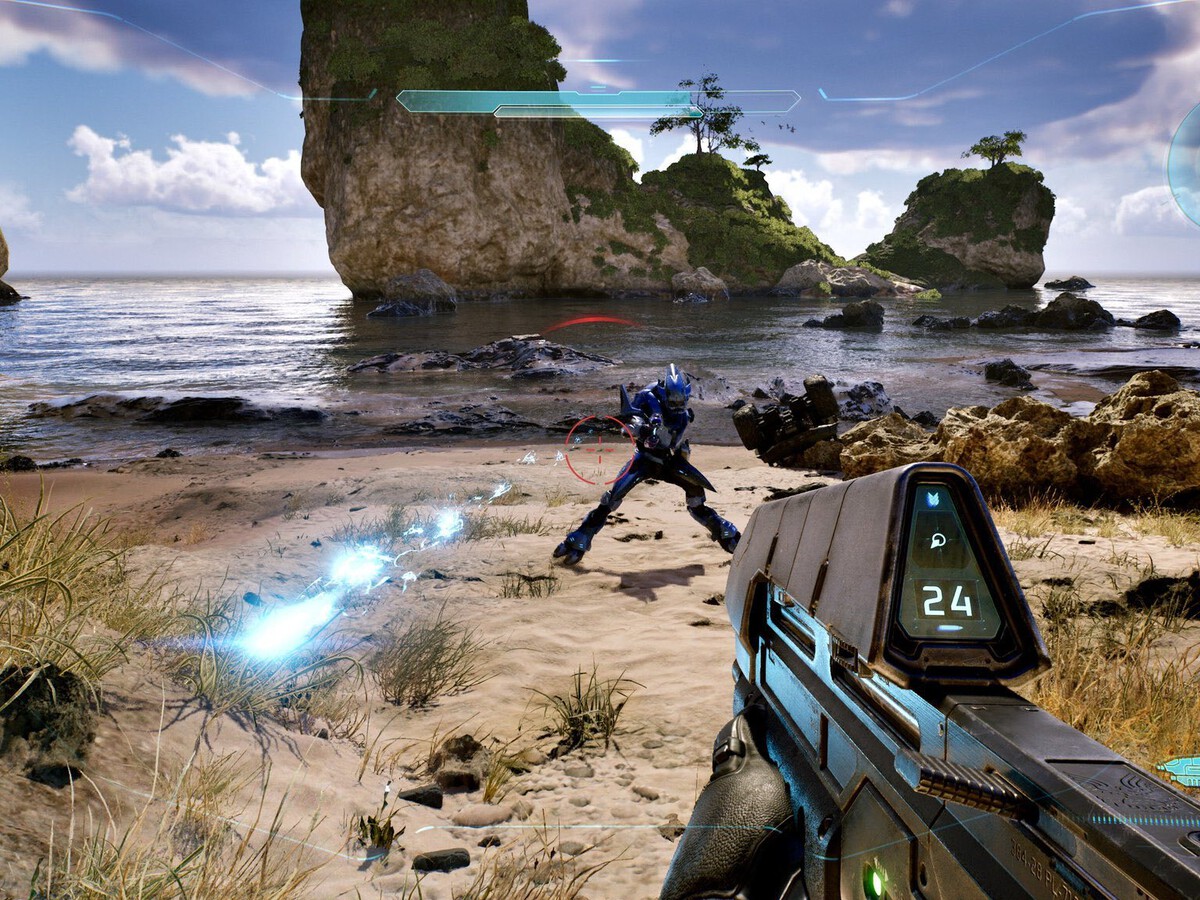
Task: Click the cyan weapon icon at the right edge
Action: (x=1182, y=770)
